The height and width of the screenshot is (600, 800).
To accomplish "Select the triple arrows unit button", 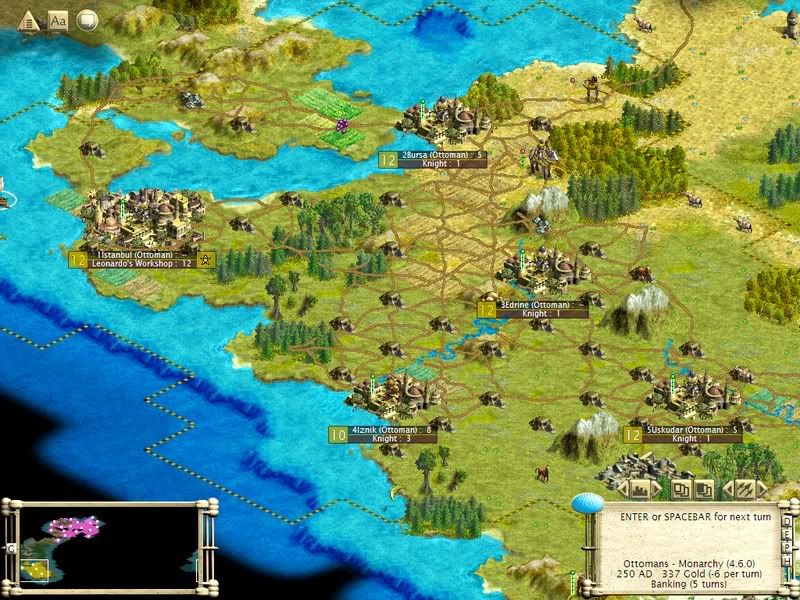I will pyautogui.click(x=743, y=489).
